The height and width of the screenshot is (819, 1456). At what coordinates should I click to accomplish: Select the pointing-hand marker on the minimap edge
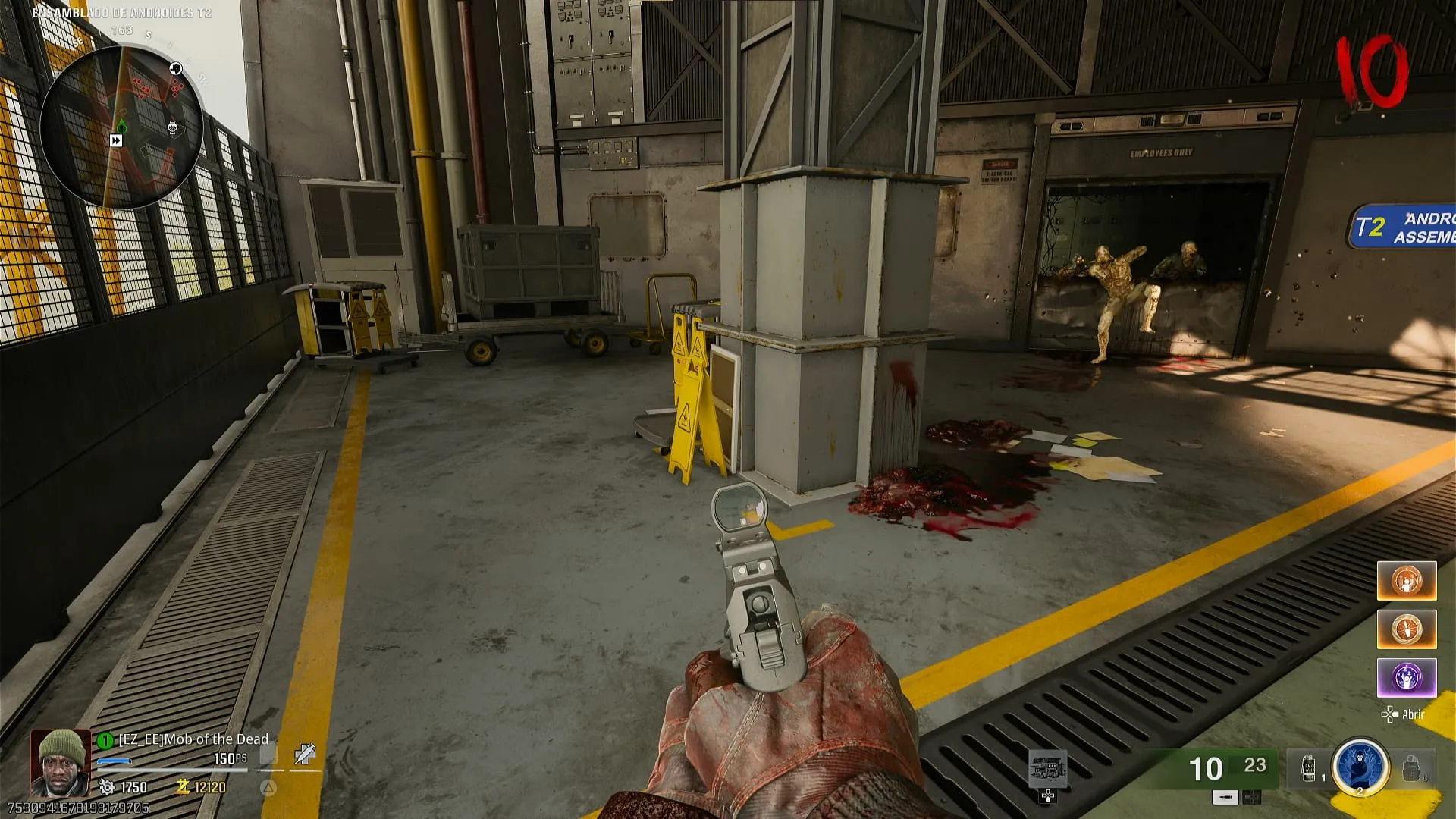click(x=175, y=69)
